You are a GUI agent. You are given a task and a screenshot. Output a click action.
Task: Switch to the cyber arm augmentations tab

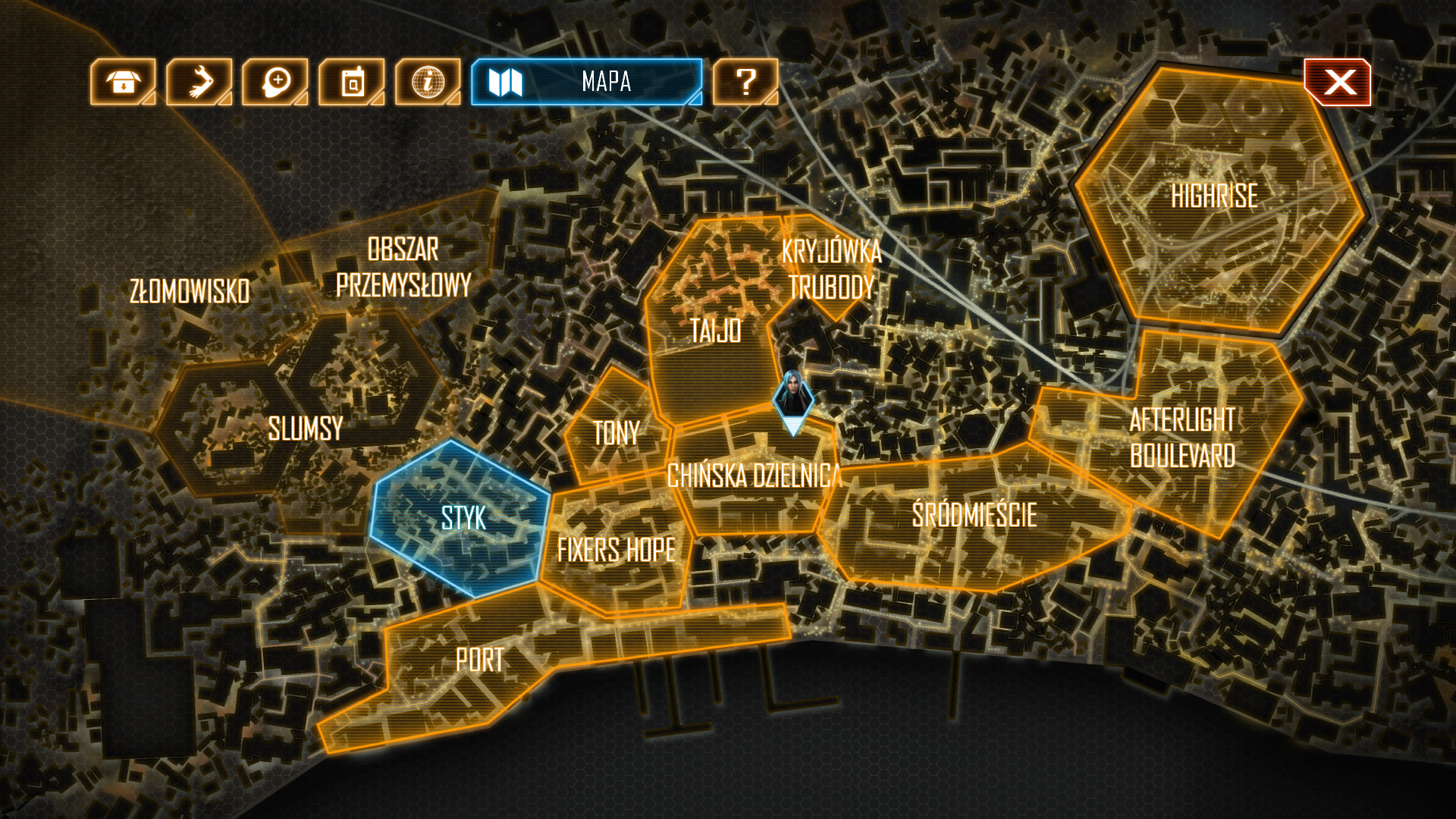199,82
